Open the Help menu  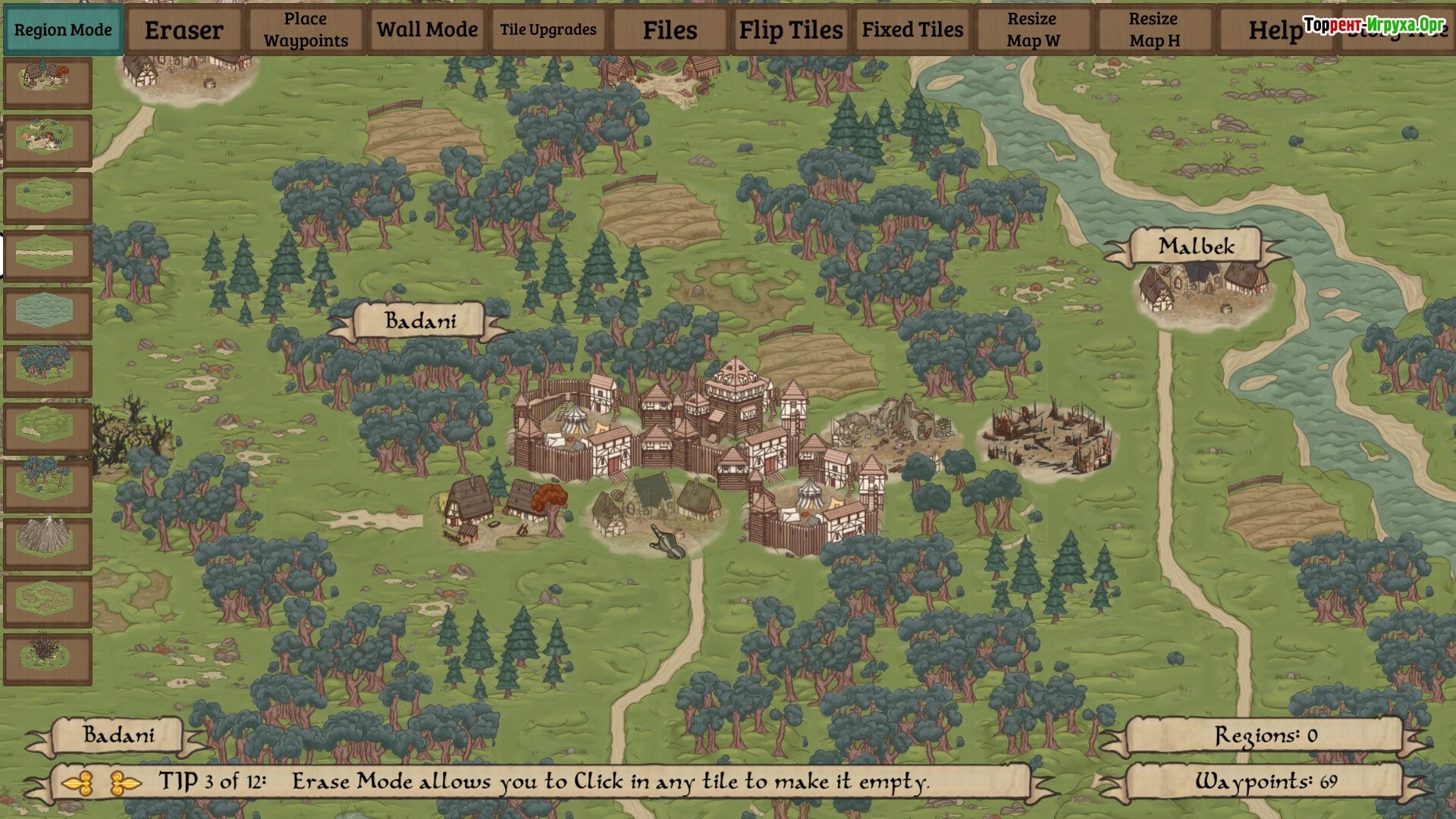click(1276, 30)
